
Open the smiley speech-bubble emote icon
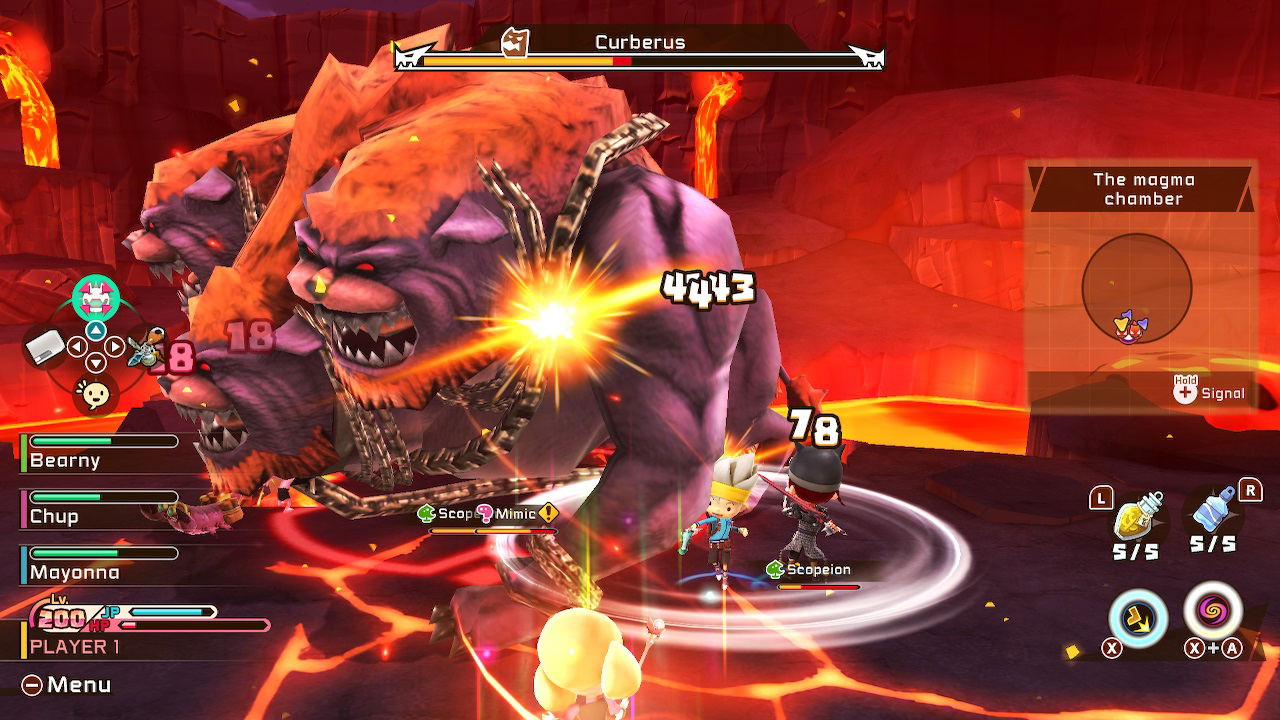(x=96, y=395)
